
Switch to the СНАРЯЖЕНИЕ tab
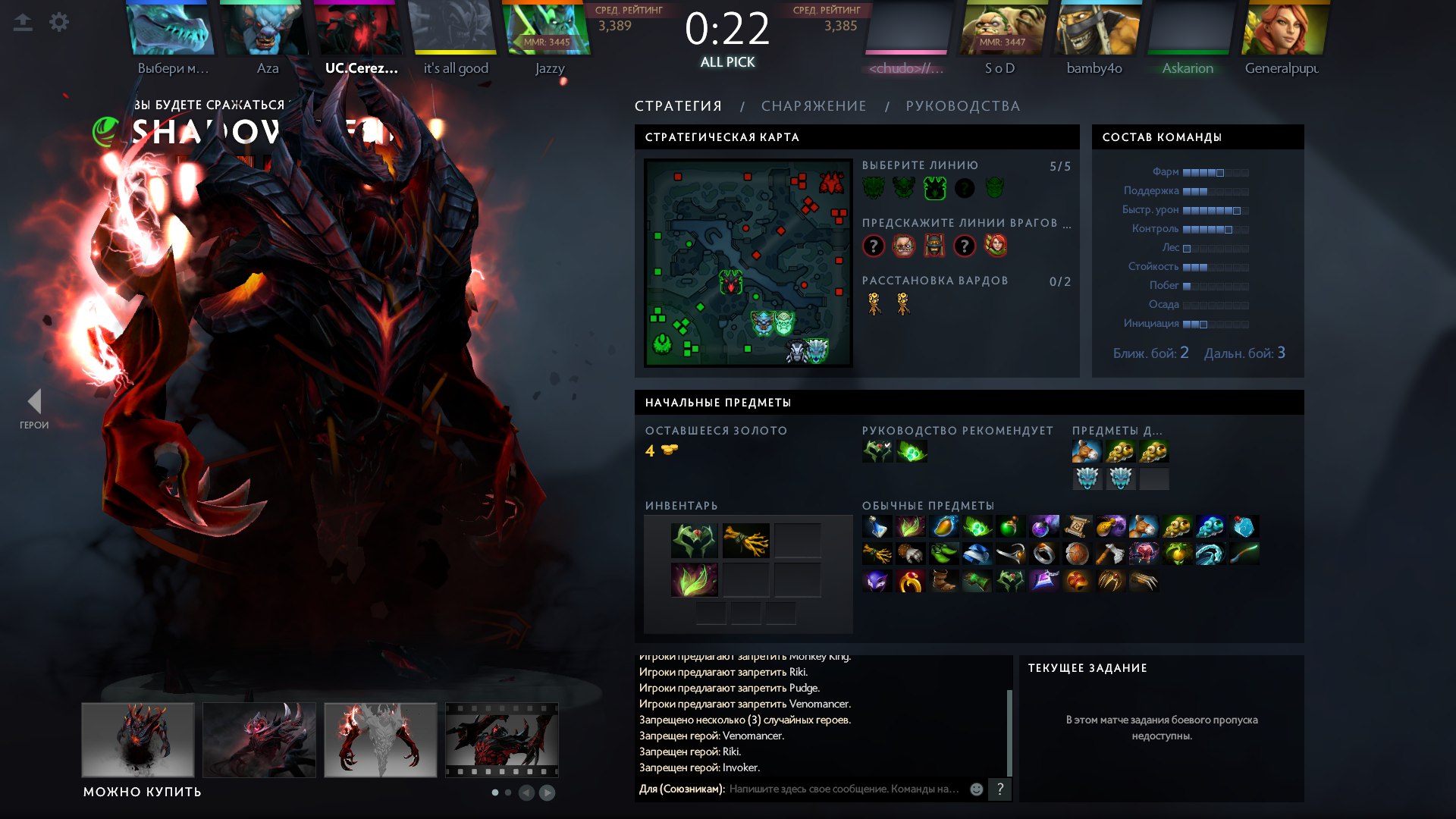click(813, 106)
